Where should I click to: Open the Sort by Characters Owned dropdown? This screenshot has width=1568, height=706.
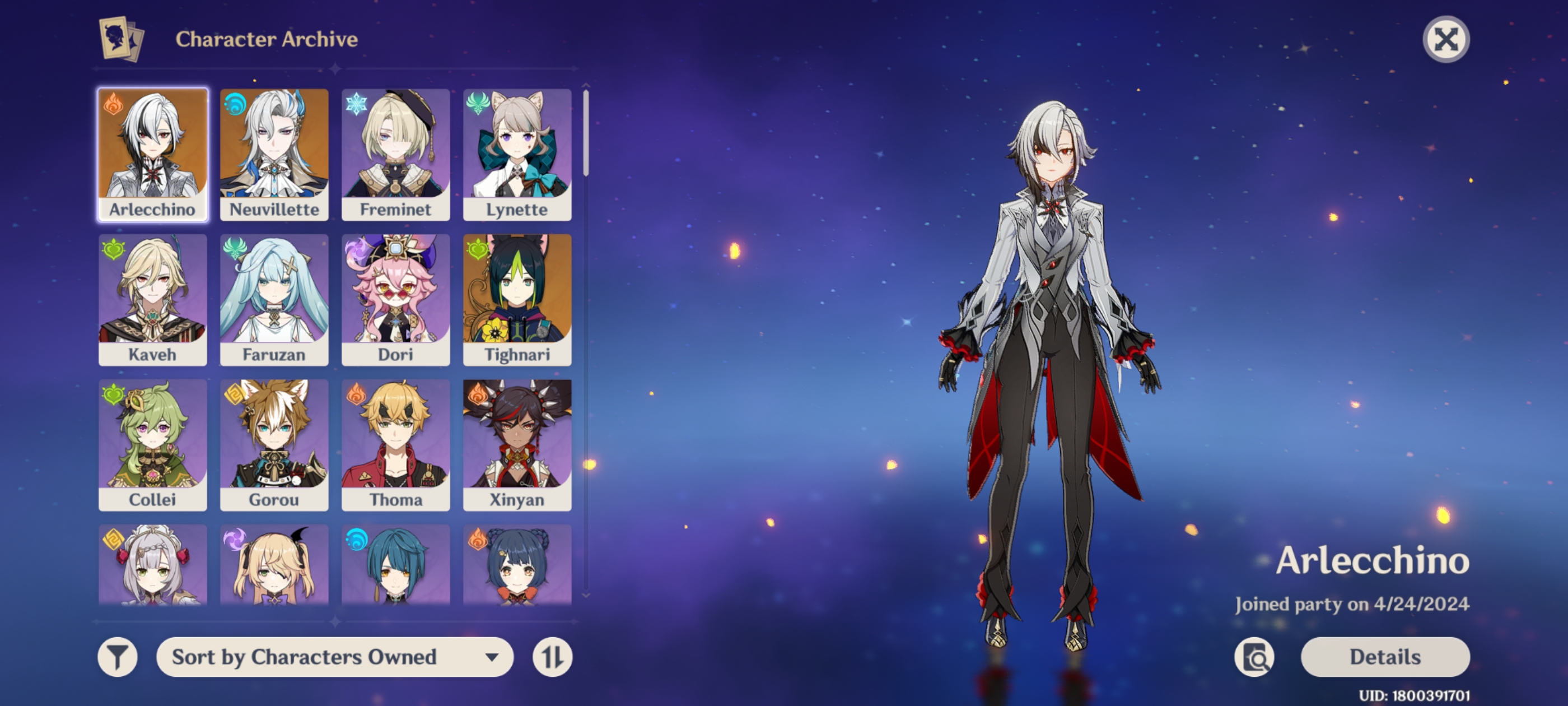pyautogui.click(x=334, y=657)
